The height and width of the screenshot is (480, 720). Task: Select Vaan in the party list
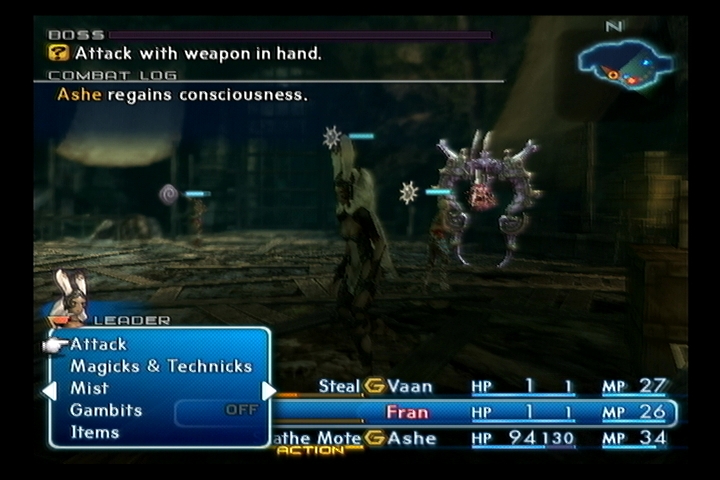point(412,386)
